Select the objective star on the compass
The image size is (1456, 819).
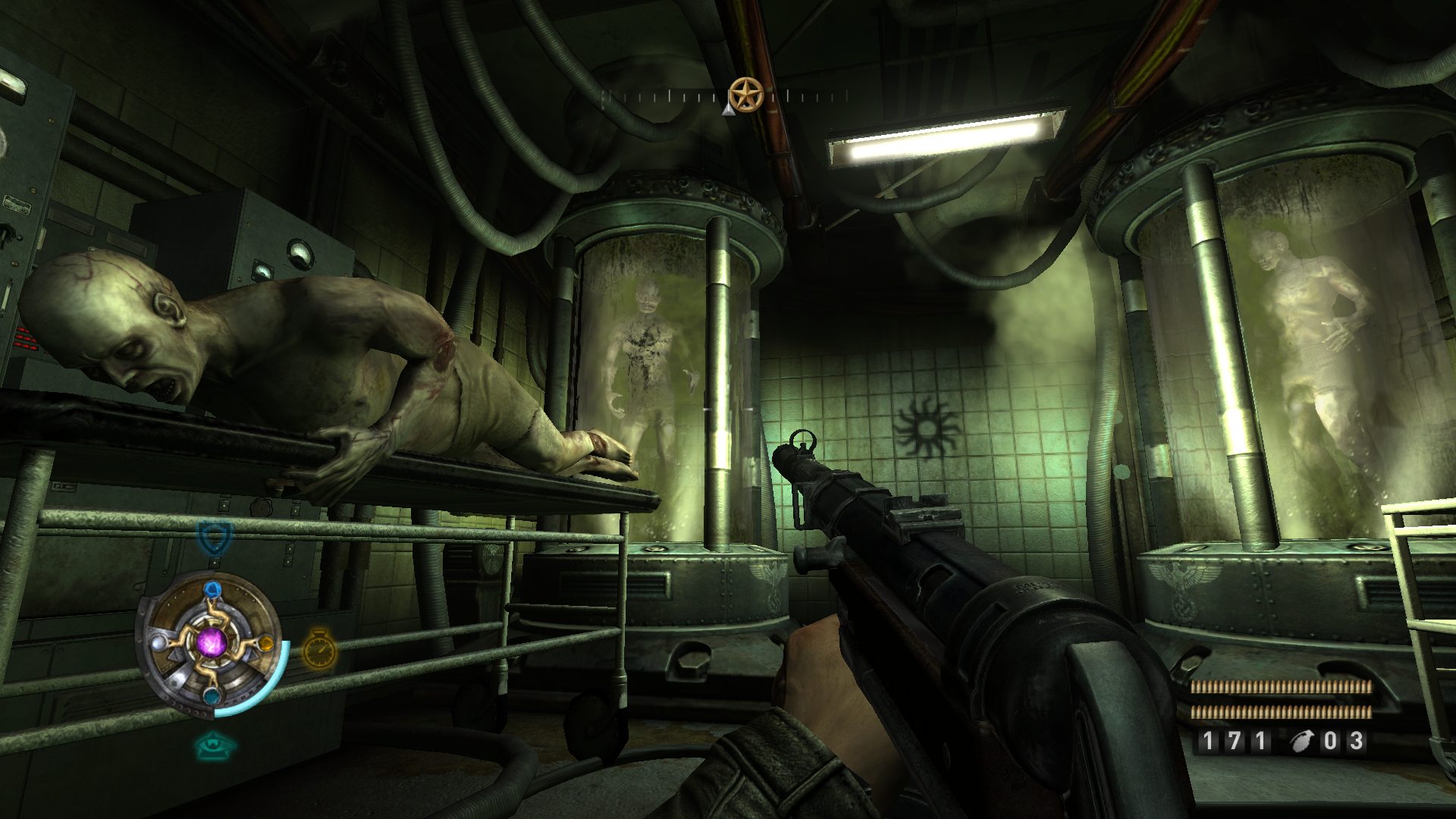point(745,96)
